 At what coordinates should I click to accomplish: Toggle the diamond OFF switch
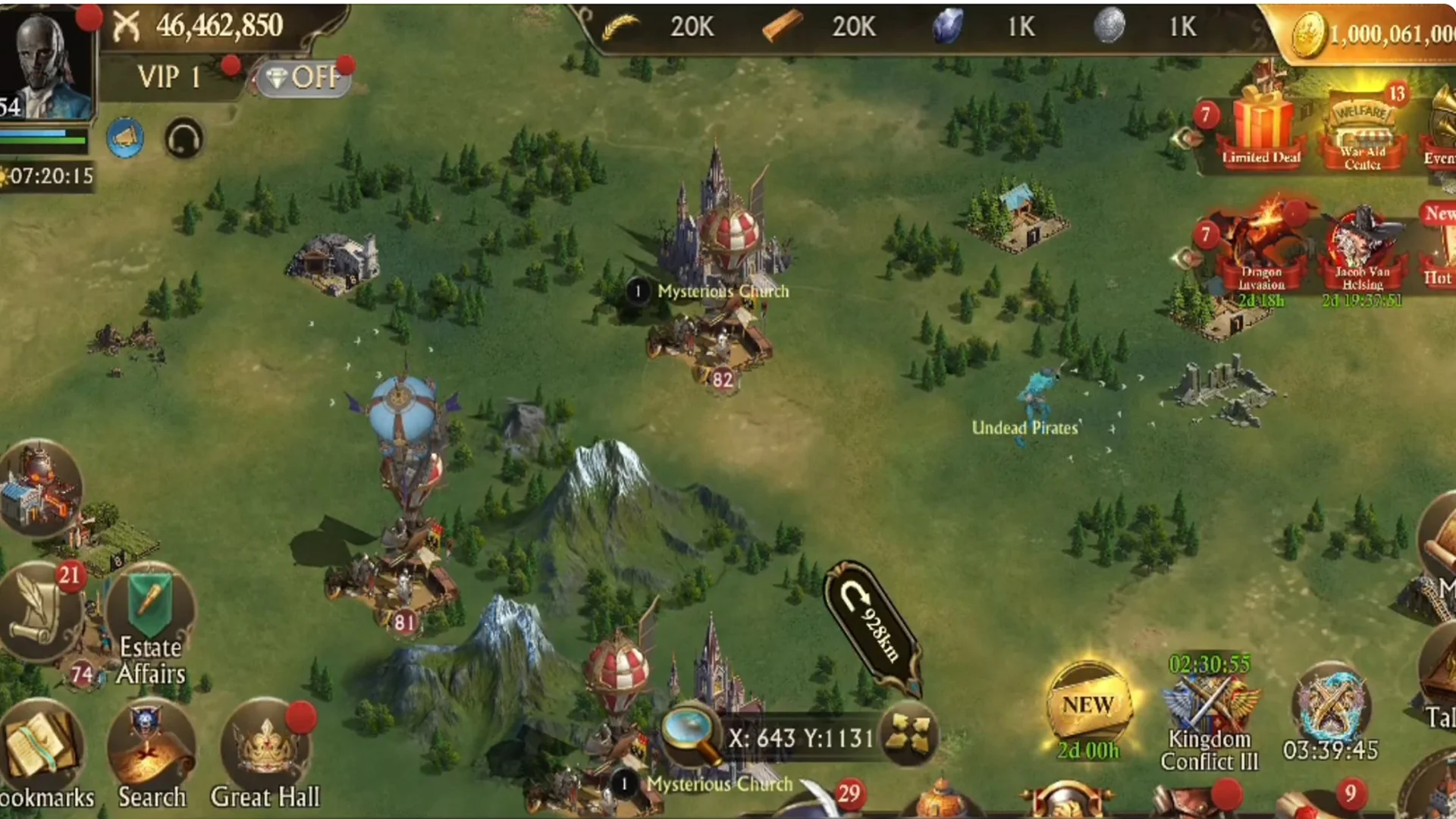pyautogui.click(x=305, y=77)
